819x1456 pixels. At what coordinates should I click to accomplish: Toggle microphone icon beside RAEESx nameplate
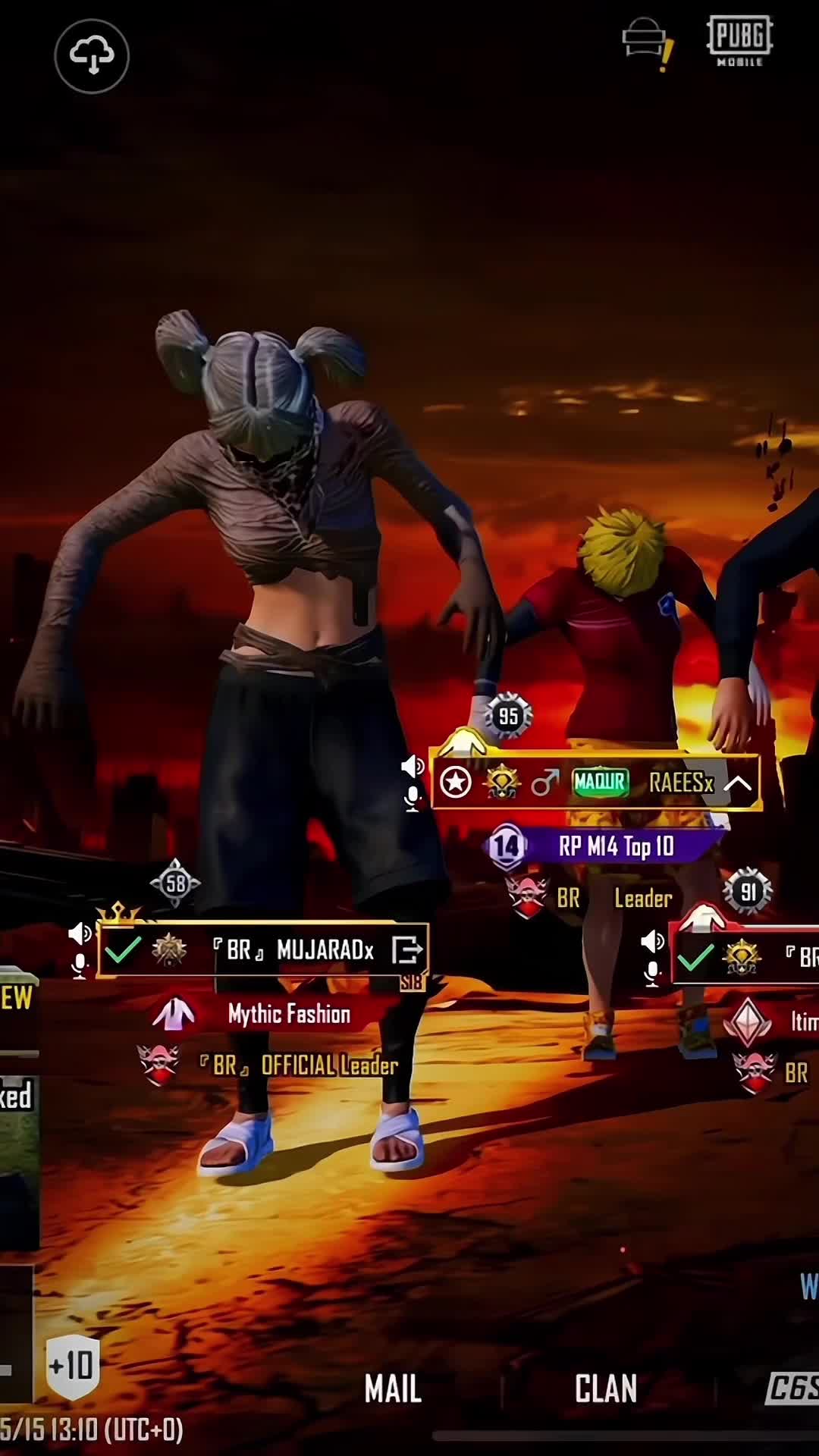pyautogui.click(x=413, y=799)
